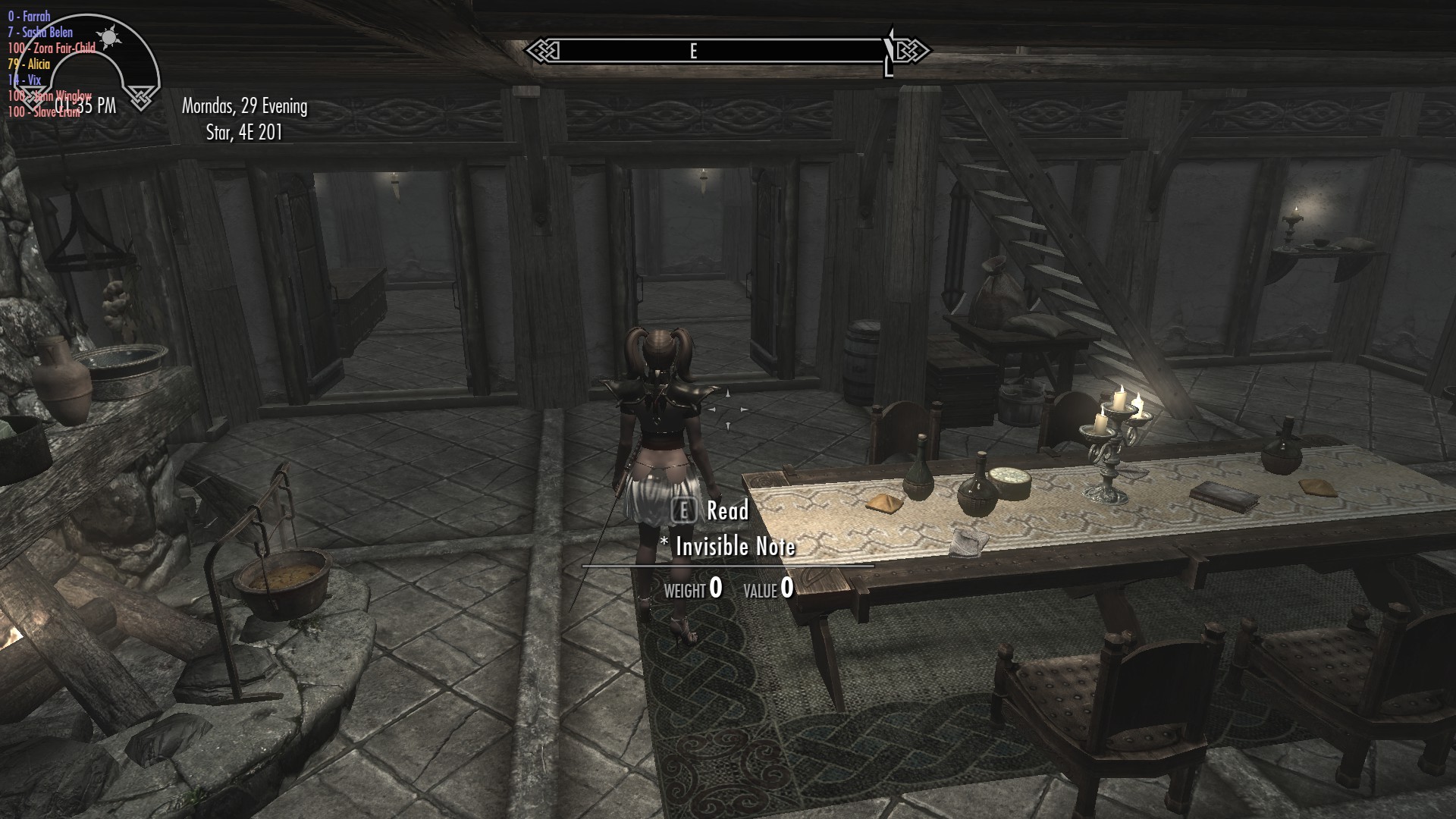Select Farrah in the follower list
This screenshot has width=1456, height=819.
29,16
